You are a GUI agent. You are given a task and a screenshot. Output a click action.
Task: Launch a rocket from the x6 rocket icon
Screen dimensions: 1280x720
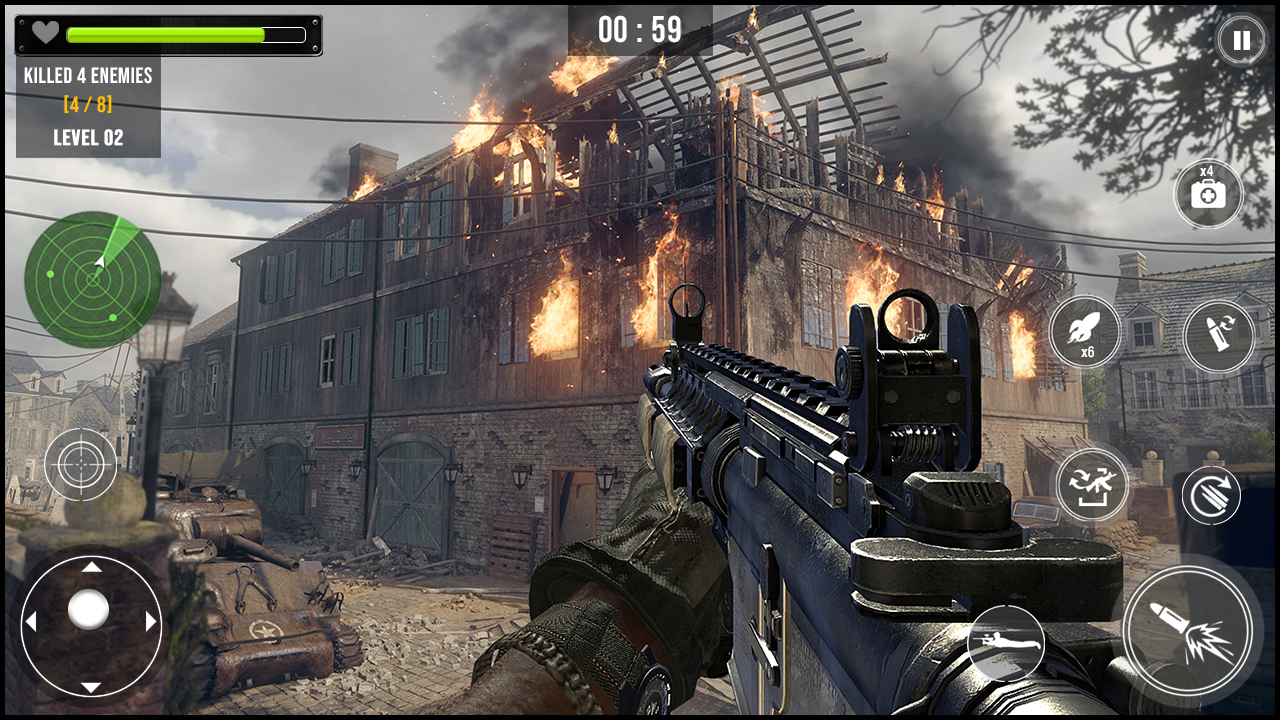[x=1085, y=332]
